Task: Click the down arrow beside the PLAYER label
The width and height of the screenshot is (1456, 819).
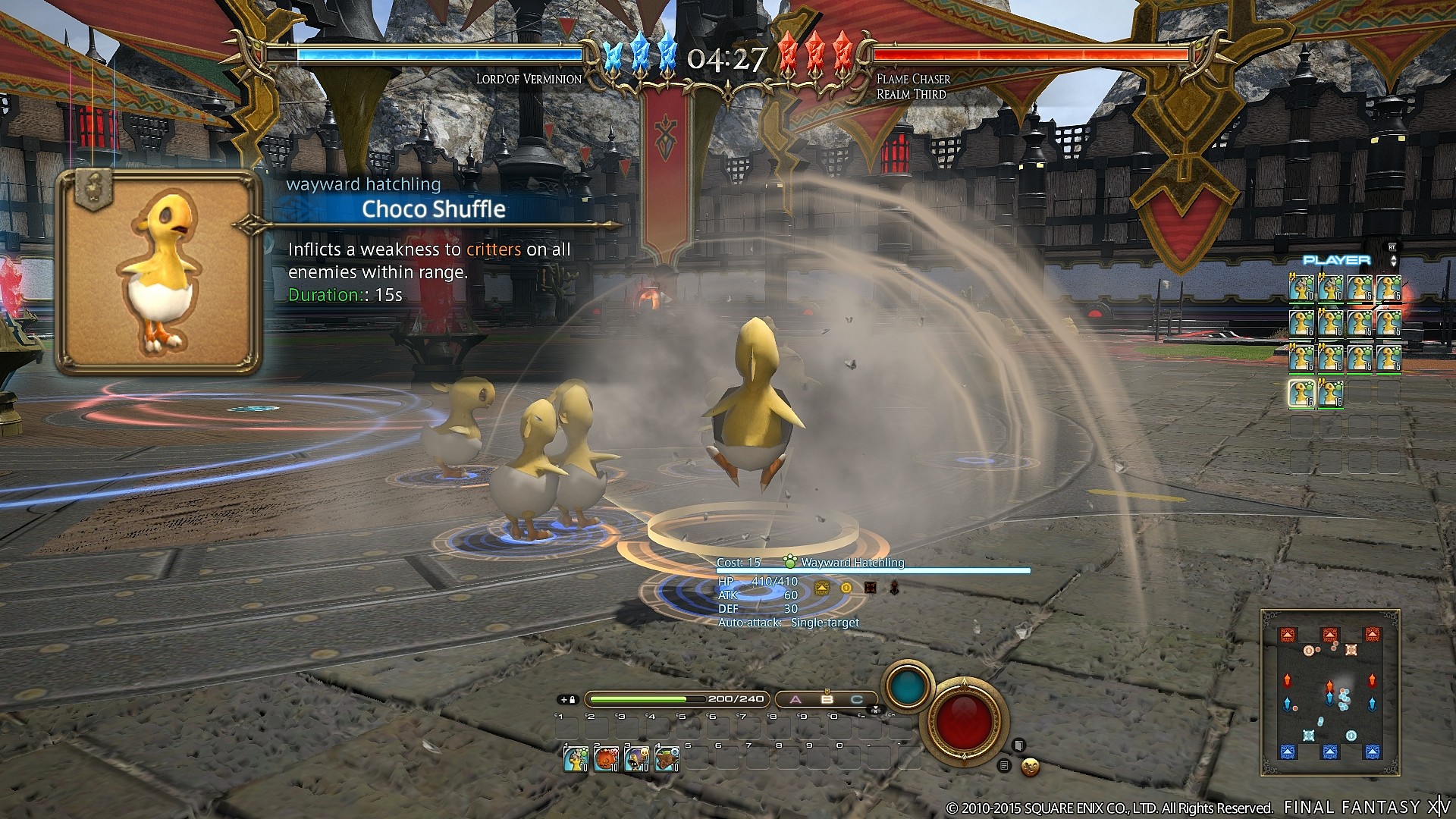Action: pyautogui.click(x=1394, y=265)
